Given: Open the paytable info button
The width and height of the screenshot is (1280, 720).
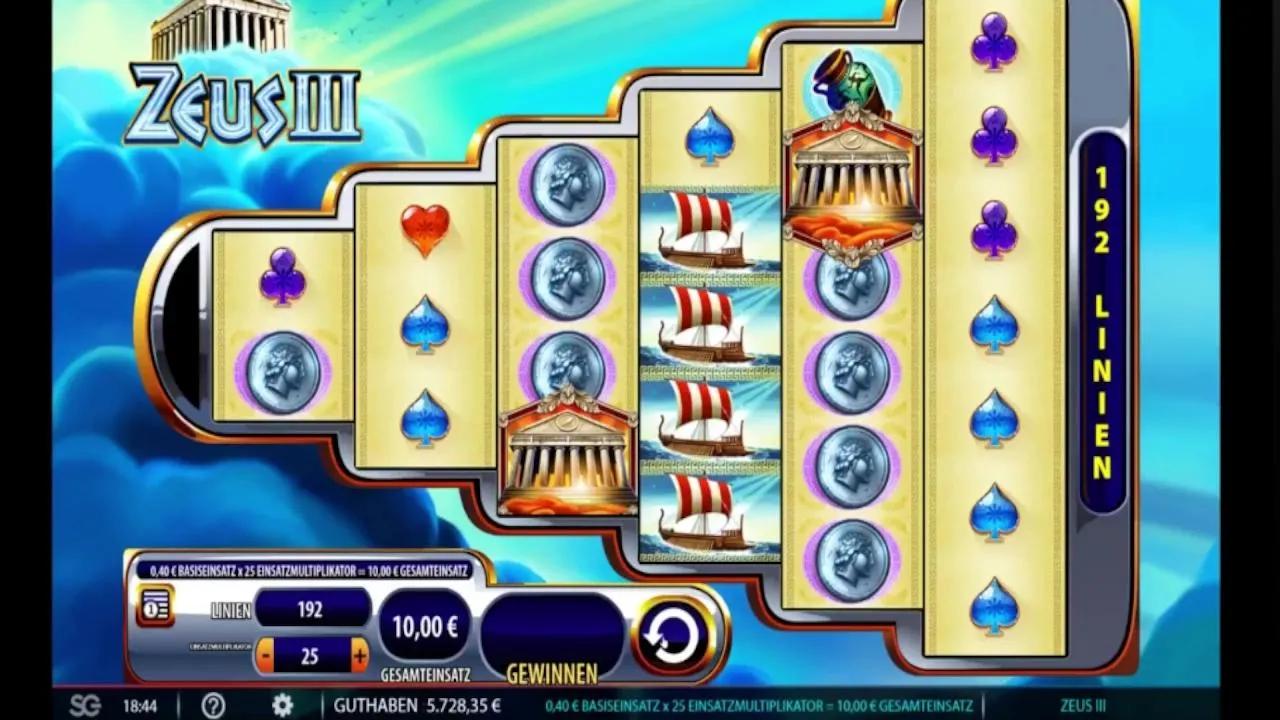Looking at the screenshot, I should (155, 606).
